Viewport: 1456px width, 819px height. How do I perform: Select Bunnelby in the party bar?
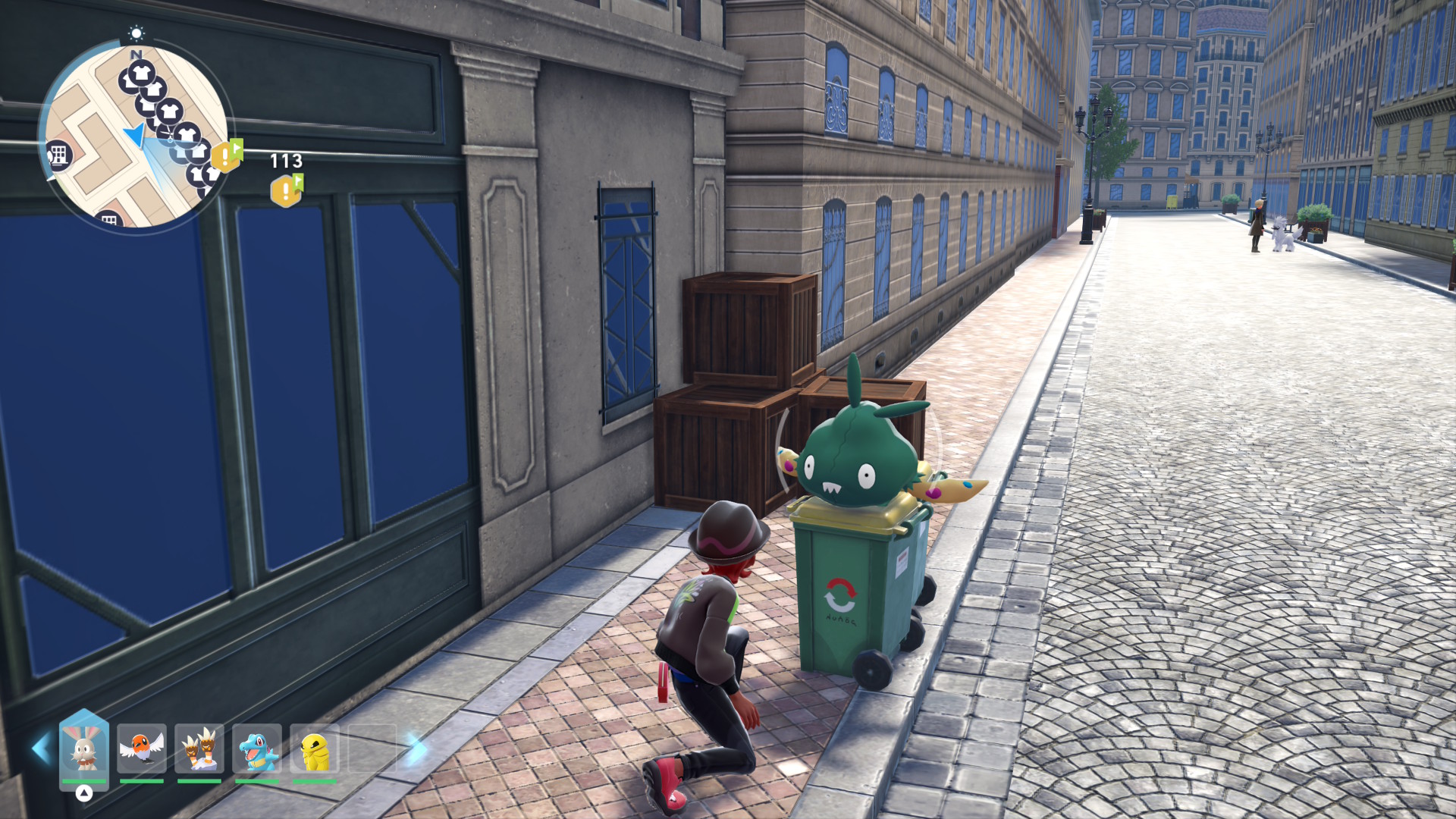click(x=84, y=749)
